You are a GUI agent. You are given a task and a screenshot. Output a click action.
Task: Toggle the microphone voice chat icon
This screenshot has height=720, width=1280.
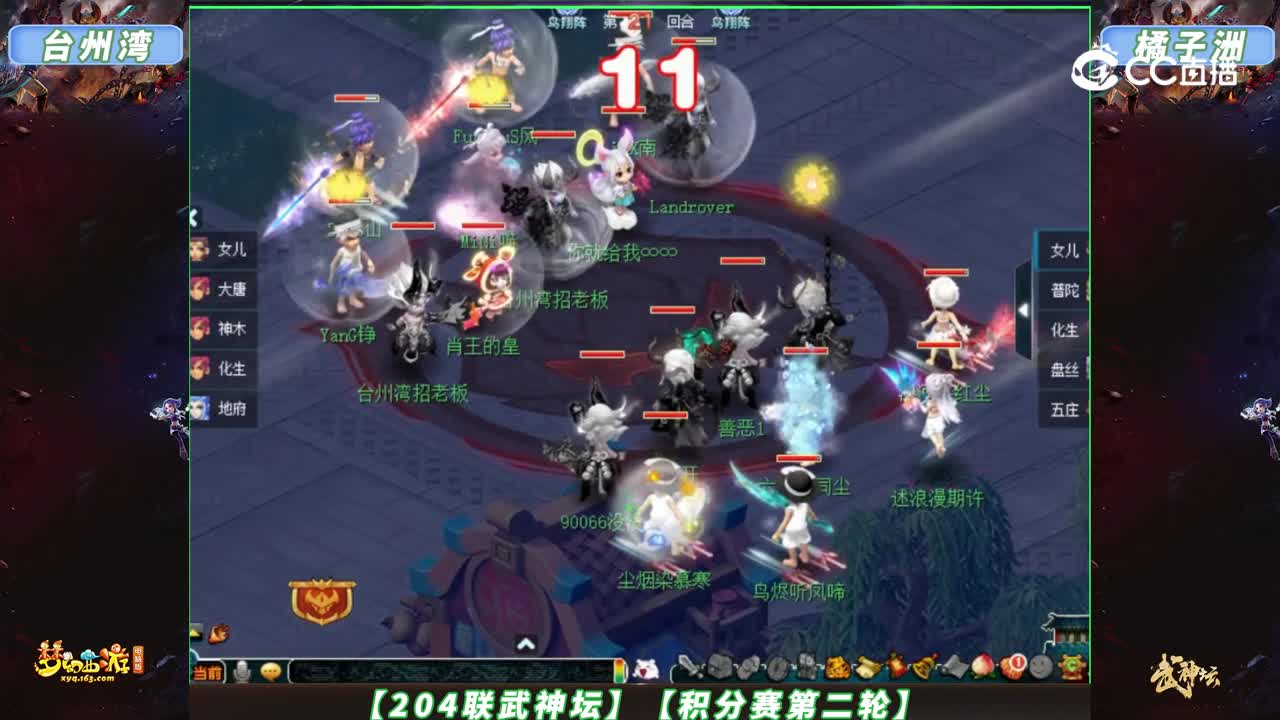[242, 671]
